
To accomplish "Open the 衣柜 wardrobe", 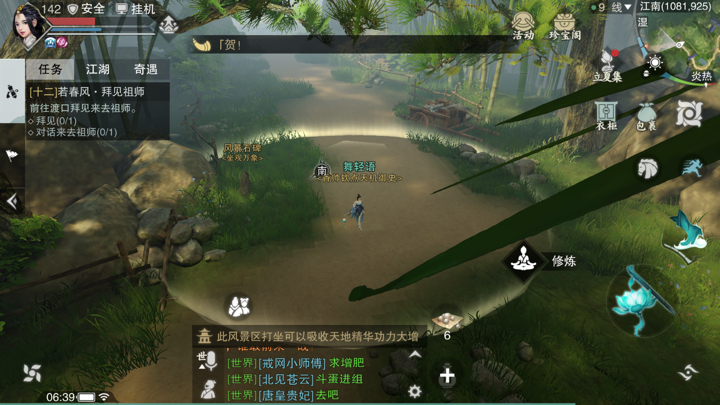I will tap(606, 115).
